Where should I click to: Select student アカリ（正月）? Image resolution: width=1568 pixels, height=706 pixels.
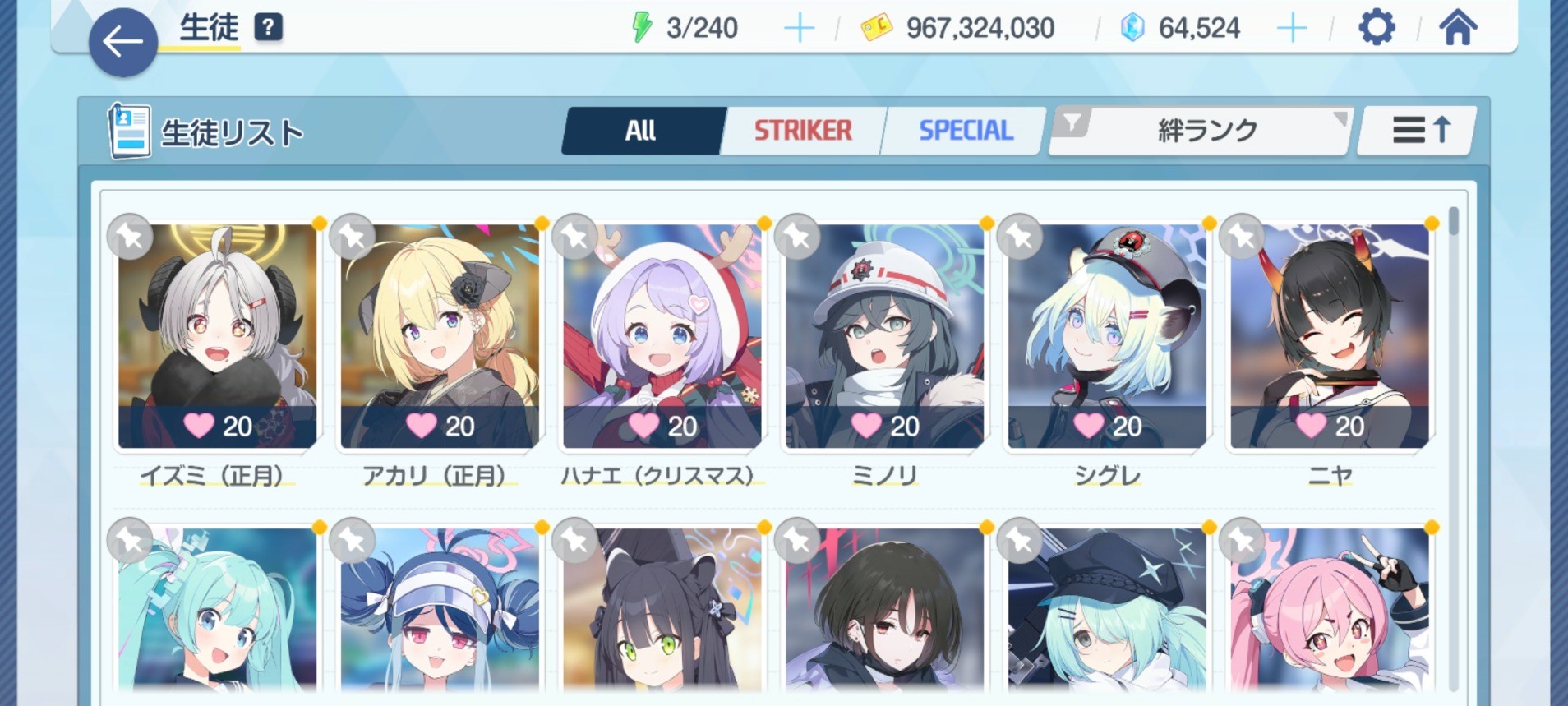440,337
